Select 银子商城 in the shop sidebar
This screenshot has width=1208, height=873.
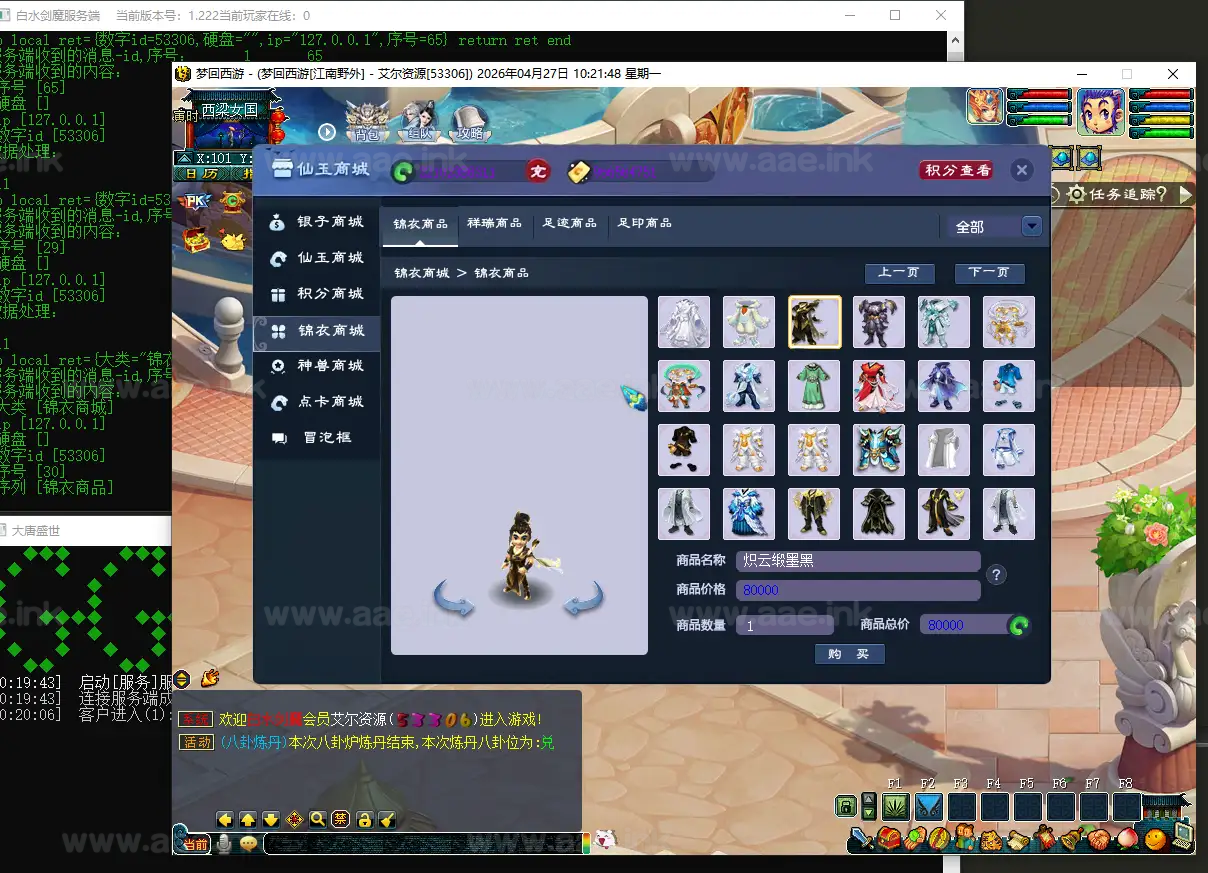click(x=318, y=222)
